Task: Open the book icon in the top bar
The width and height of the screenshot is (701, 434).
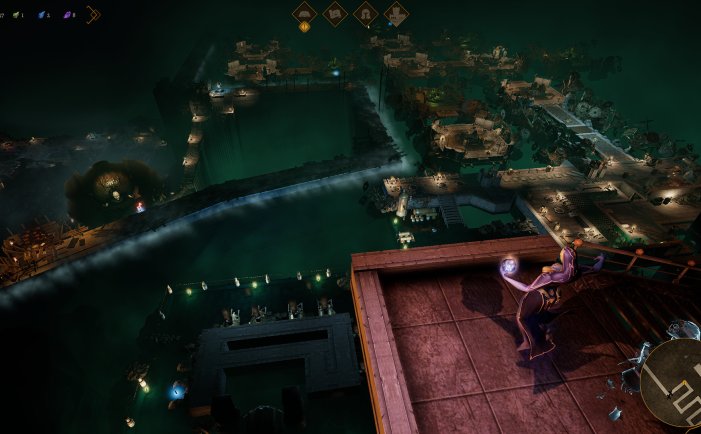Action: coord(304,13)
